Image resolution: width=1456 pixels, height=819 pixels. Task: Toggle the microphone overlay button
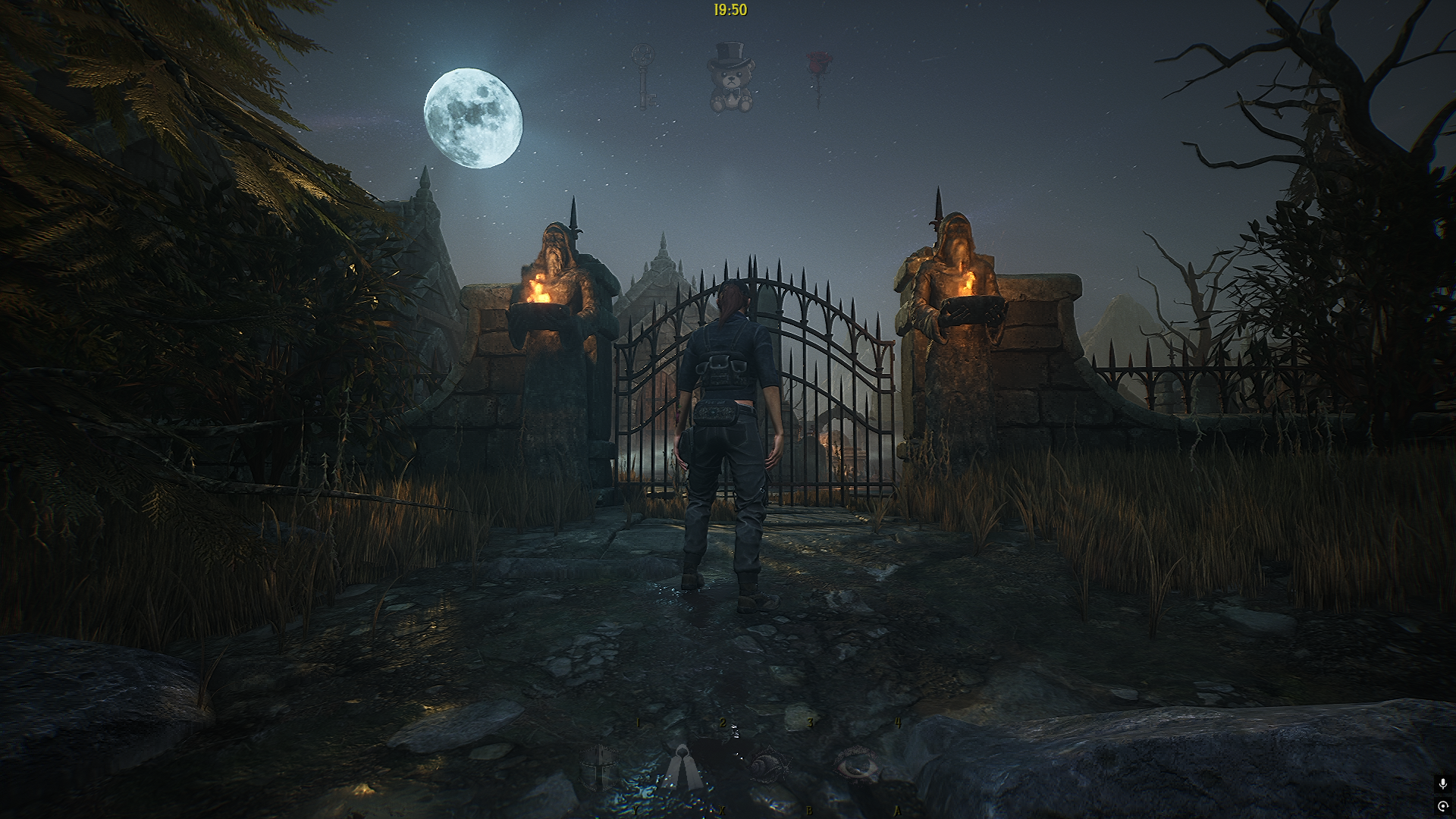pyautogui.click(x=1442, y=784)
